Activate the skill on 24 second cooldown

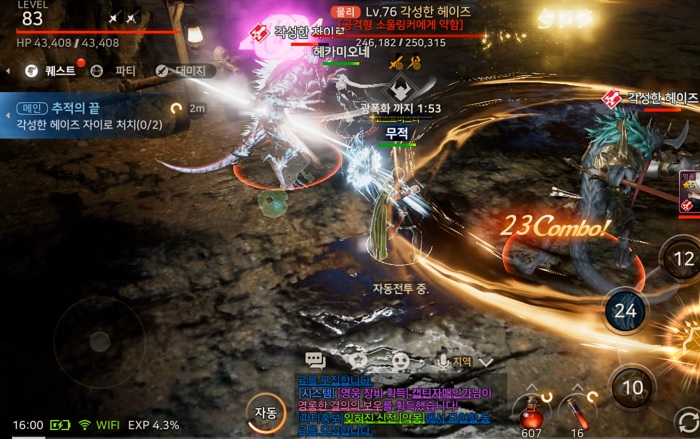625,310
